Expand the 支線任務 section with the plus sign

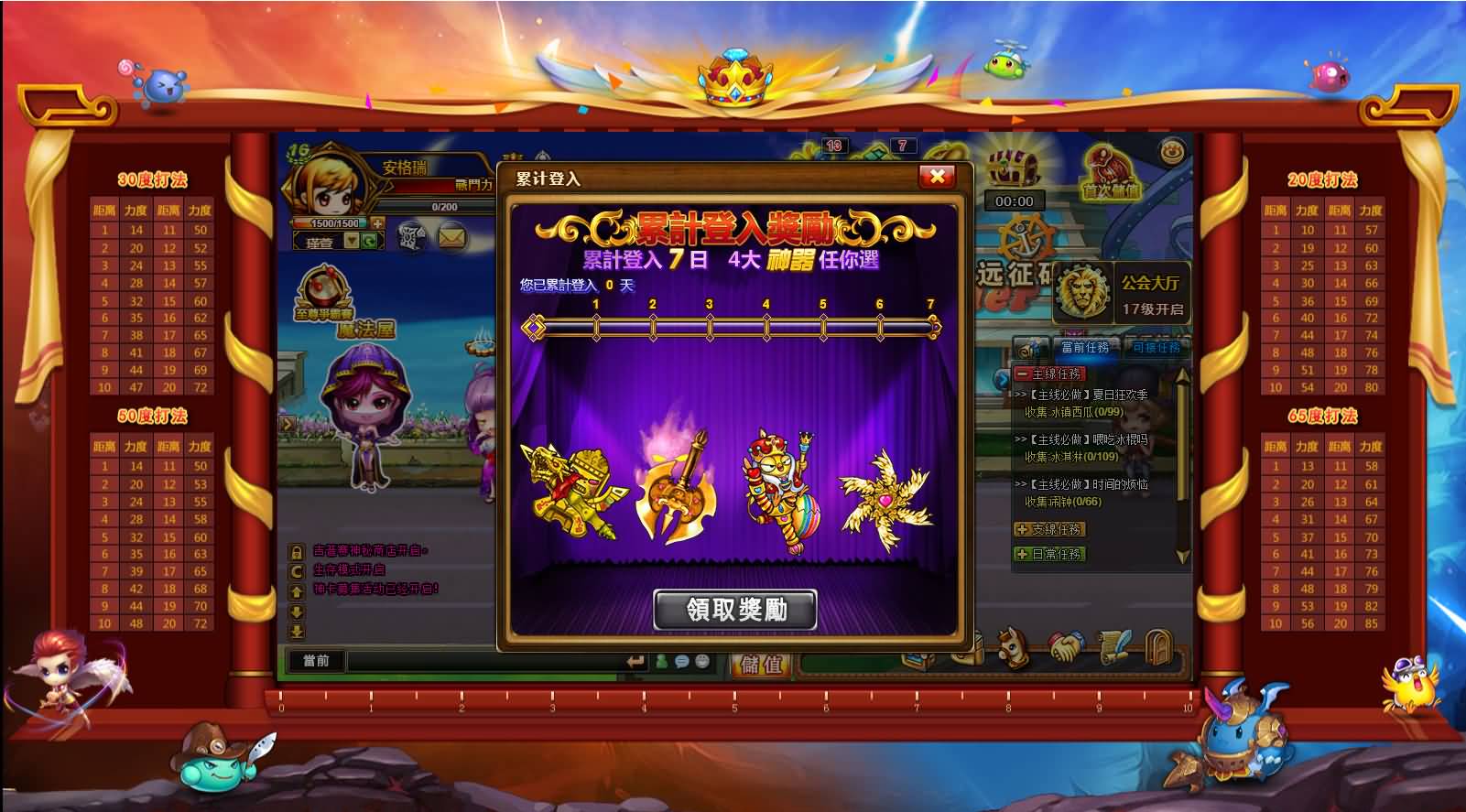[x=1023, y=529]
